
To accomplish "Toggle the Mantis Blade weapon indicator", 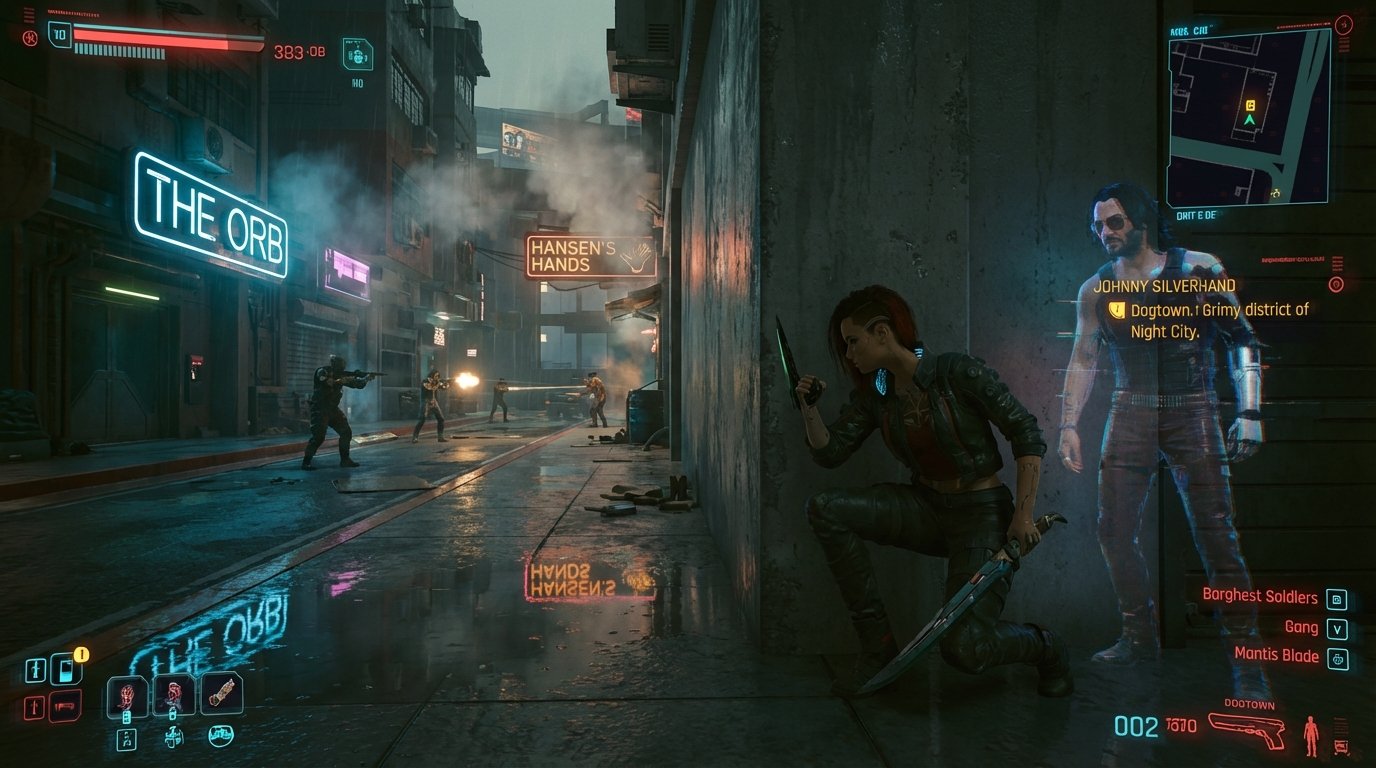I will coord(1338,658).
